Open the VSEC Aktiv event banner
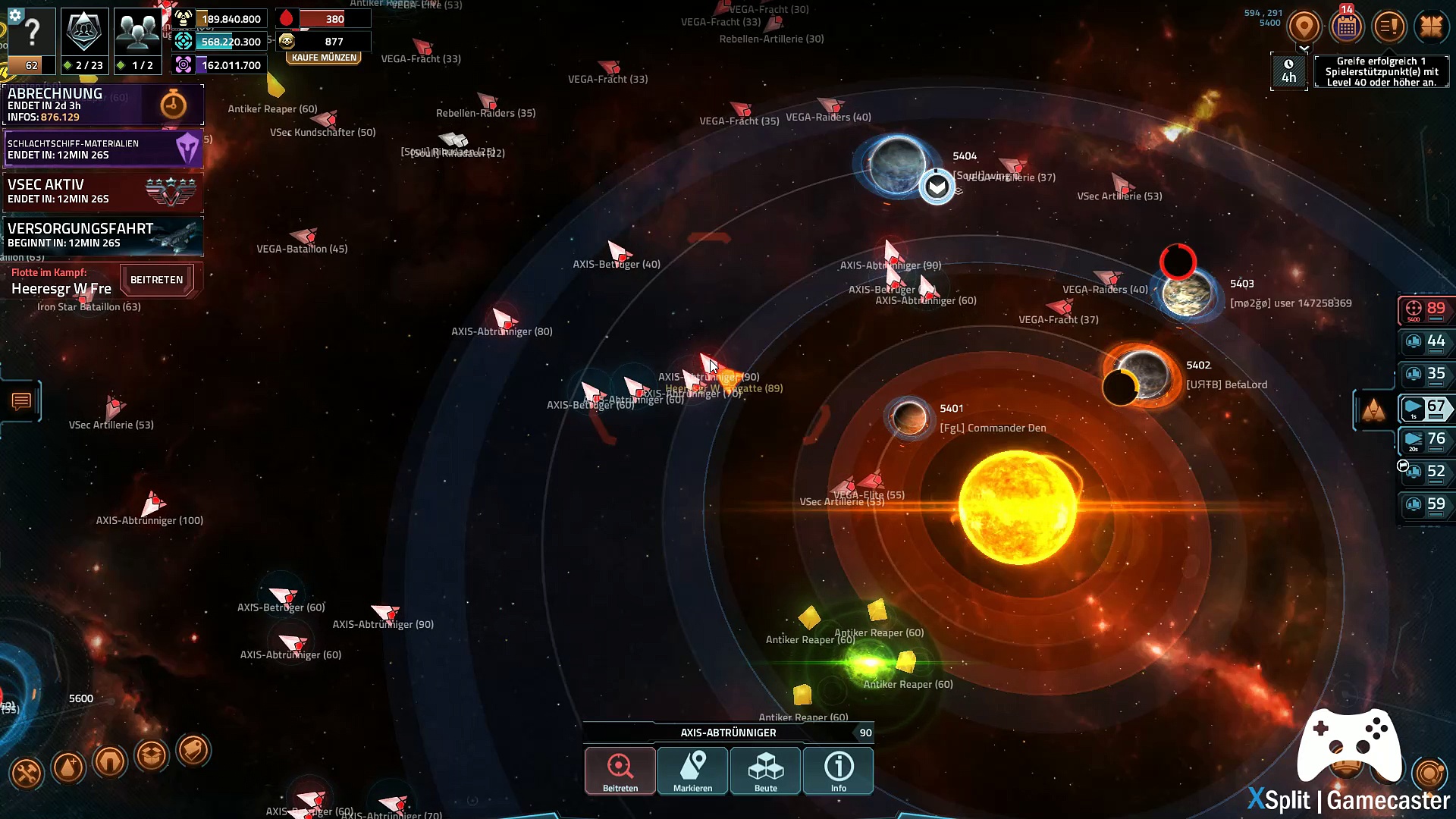Viewport: 1456px width, 819px height. 103,191
